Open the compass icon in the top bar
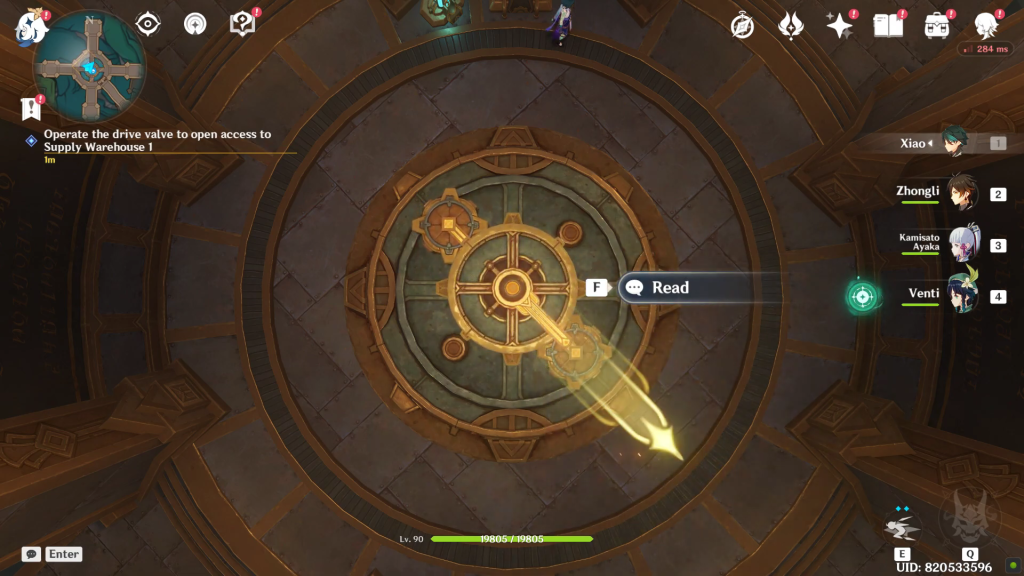This screenshot has height=576, width=1024. 742,26
